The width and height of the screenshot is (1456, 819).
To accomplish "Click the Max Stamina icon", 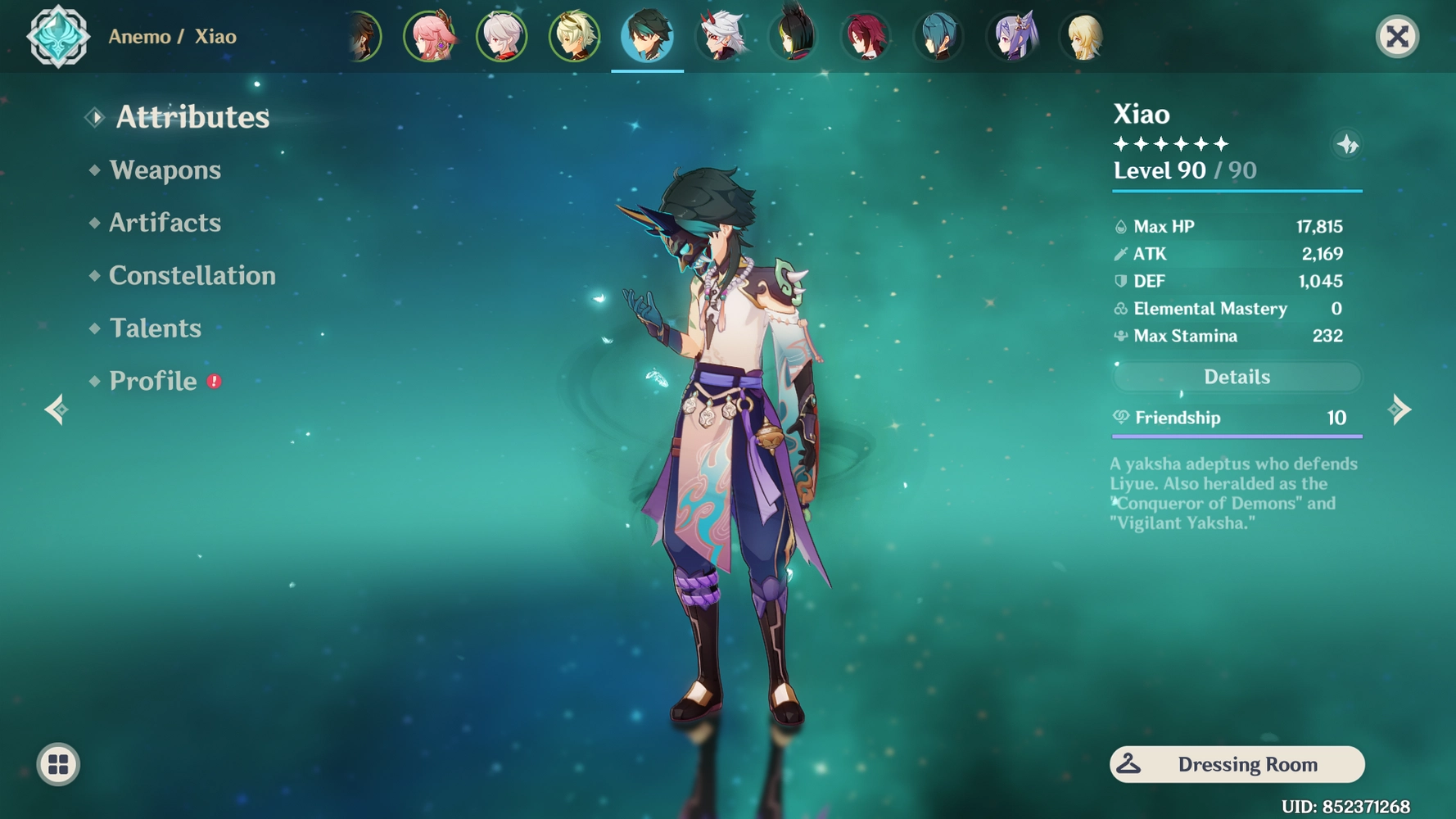I will 1120,336.
